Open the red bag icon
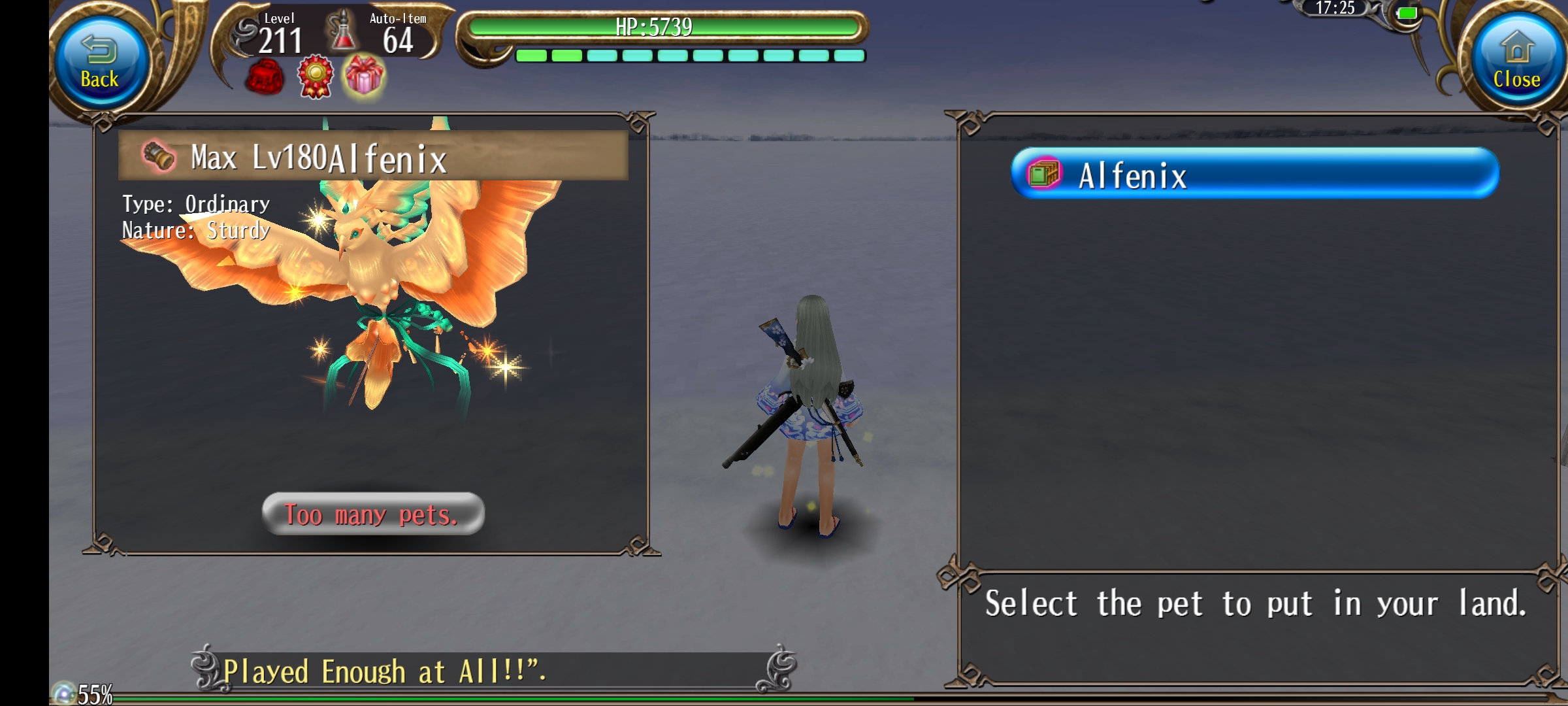The image size is (1568, 706). pos(265,78)
